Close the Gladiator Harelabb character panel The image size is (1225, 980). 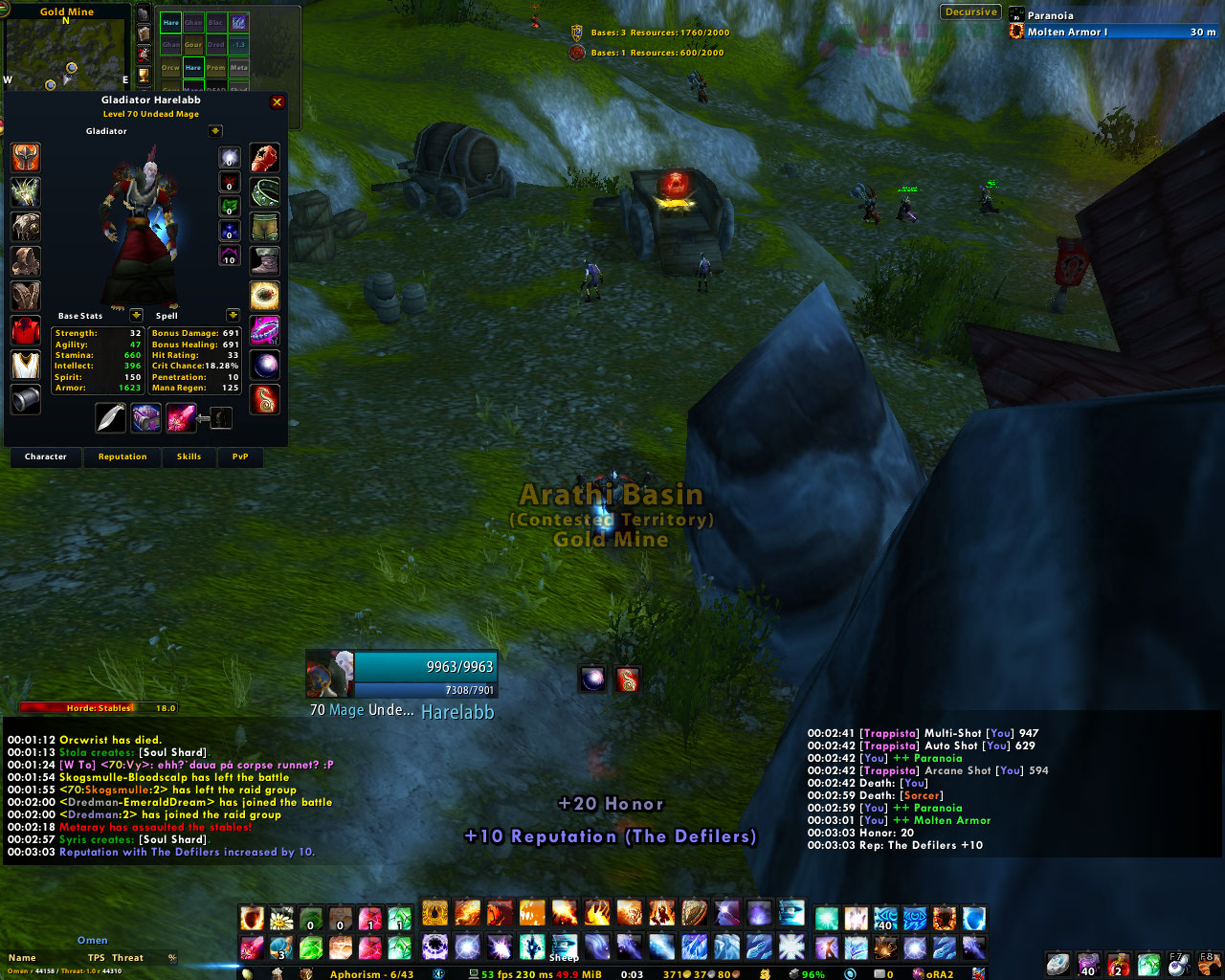278,102
